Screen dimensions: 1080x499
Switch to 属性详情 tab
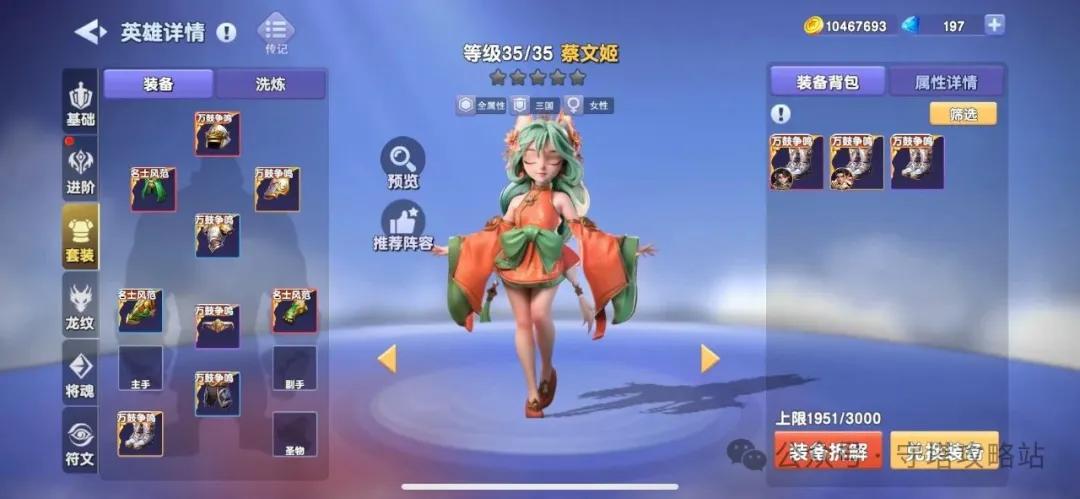tap(945, 82)
